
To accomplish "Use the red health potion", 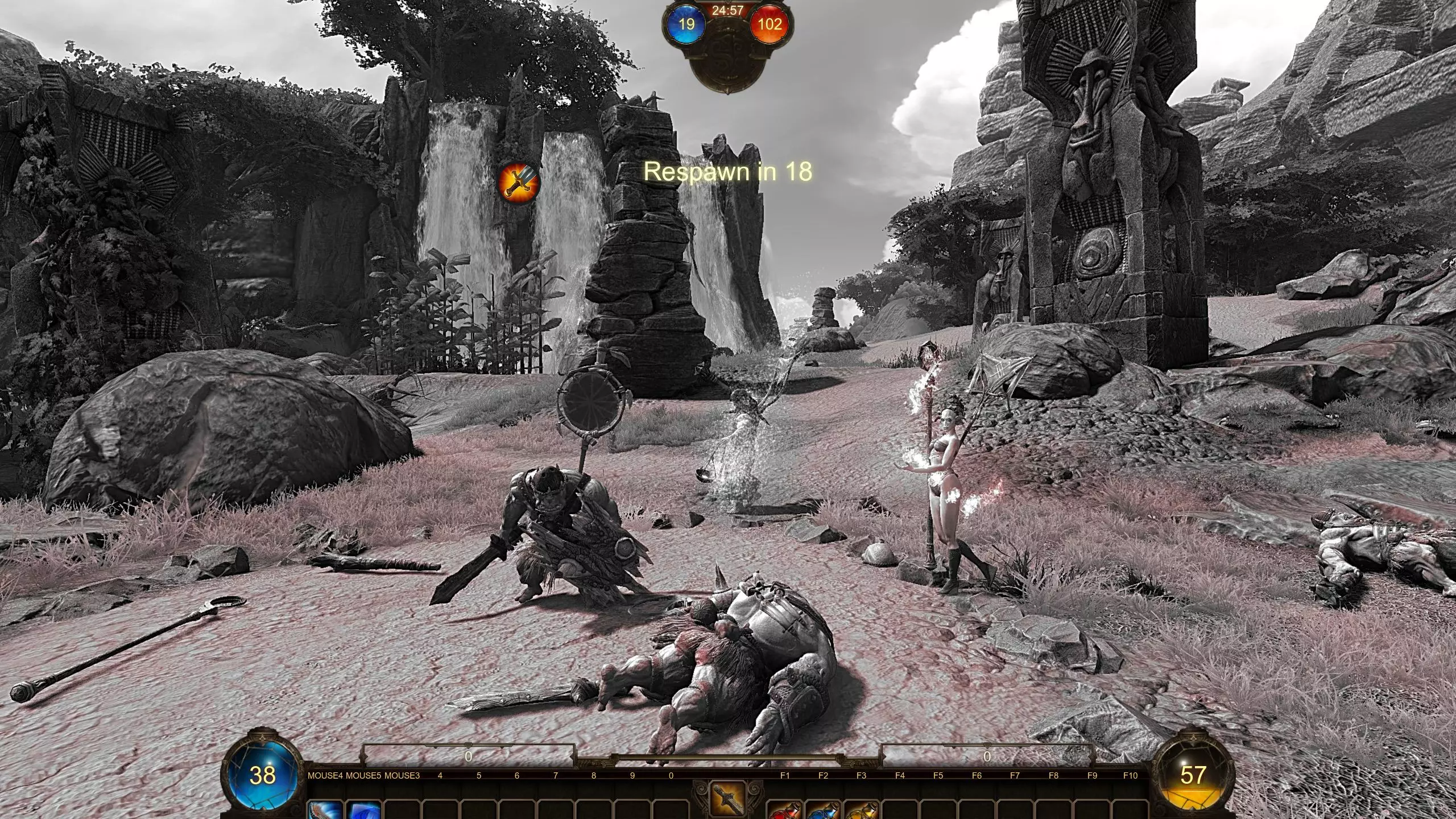I will click(785, 810).
